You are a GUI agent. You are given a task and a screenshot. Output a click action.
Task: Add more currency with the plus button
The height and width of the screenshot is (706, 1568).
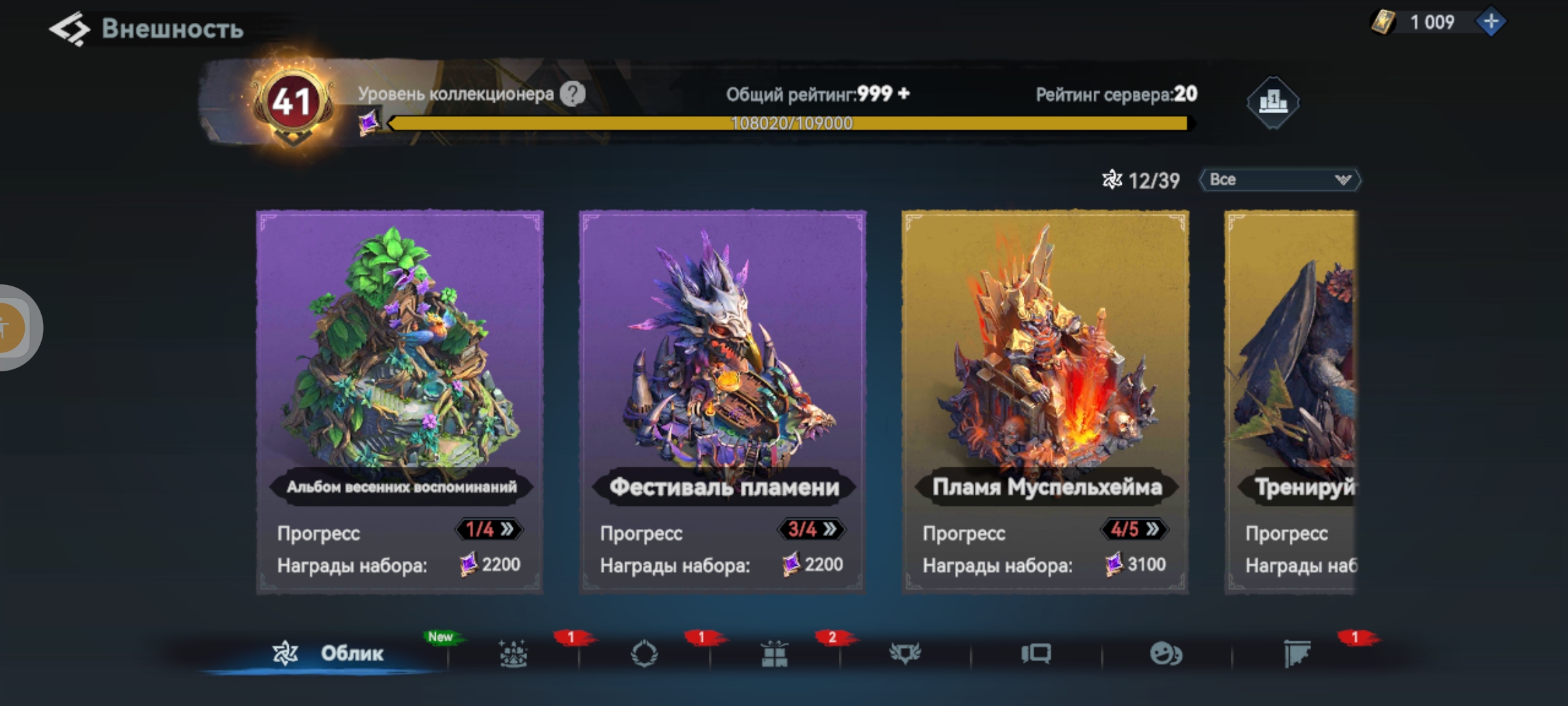click(1491, 22)
